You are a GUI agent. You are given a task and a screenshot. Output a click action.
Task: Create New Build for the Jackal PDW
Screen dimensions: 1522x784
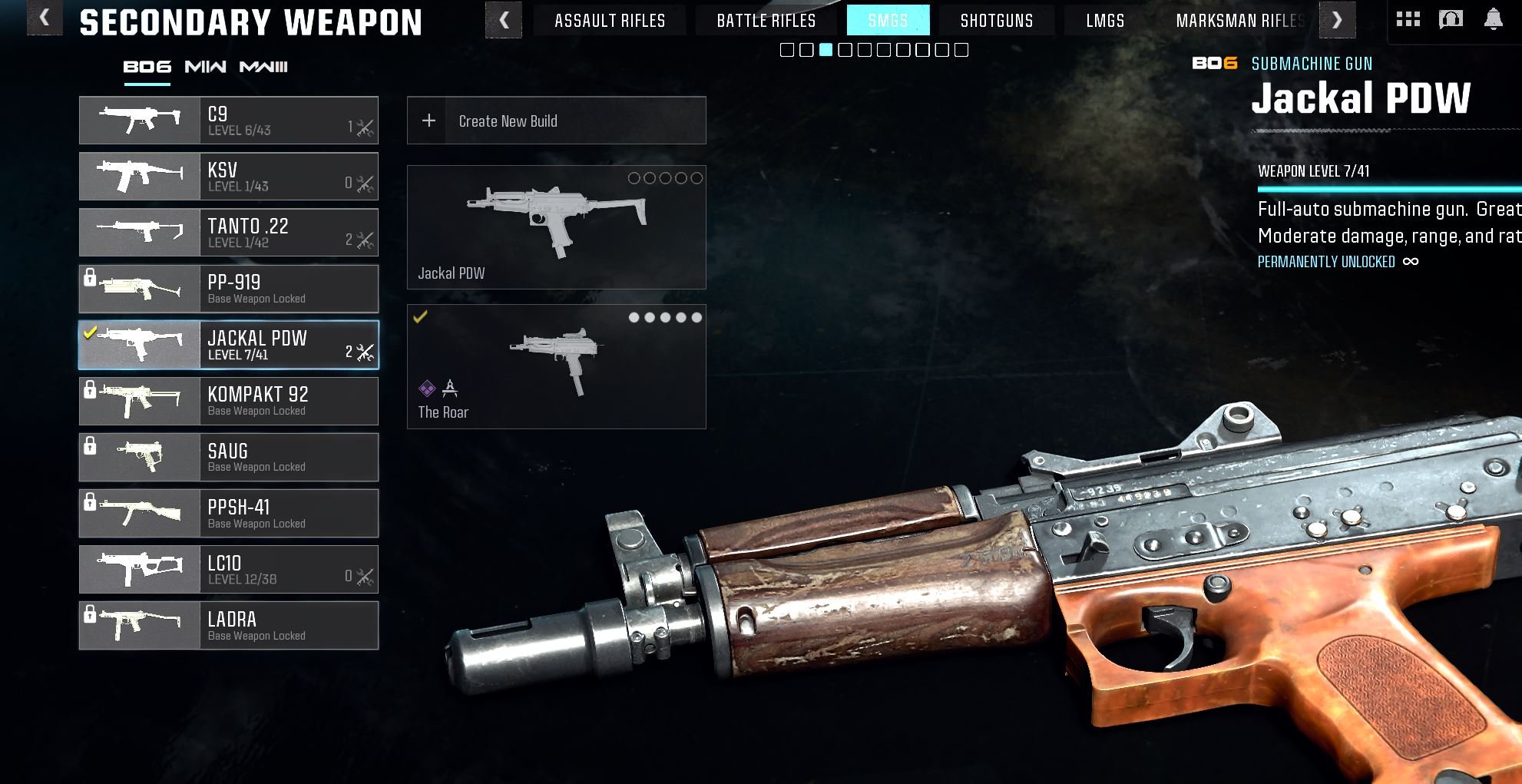coord(556,121)
